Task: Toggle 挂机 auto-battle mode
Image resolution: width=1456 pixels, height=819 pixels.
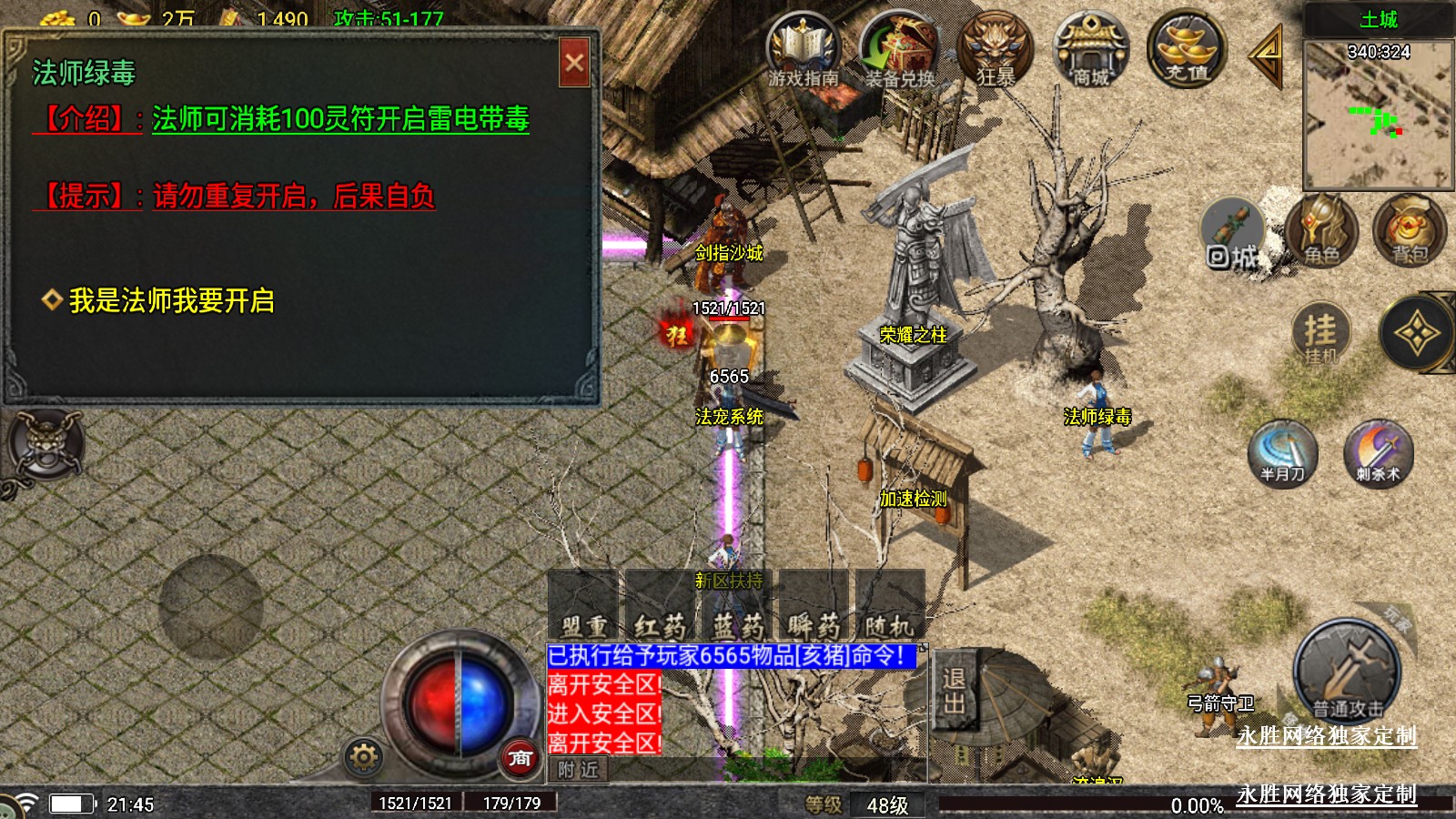Action: tap(1320, 334)
